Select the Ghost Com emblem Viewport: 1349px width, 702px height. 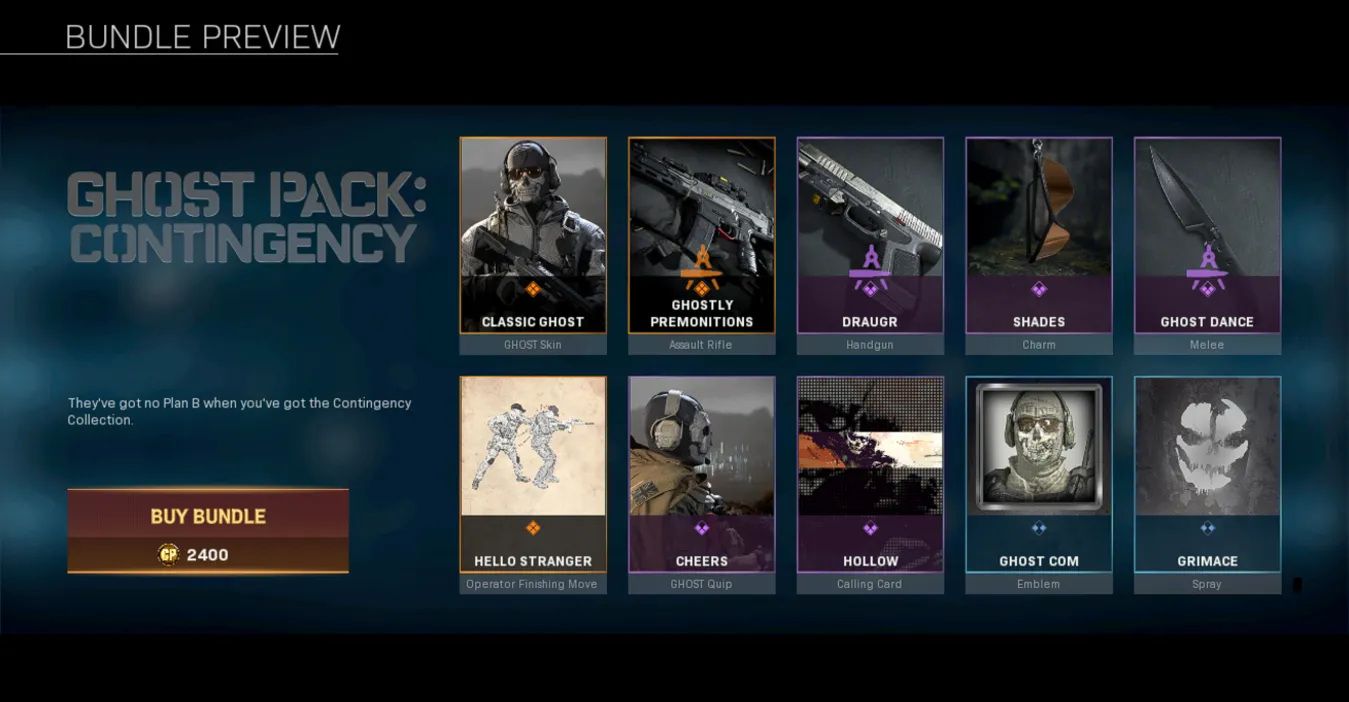pos(1038,475)
